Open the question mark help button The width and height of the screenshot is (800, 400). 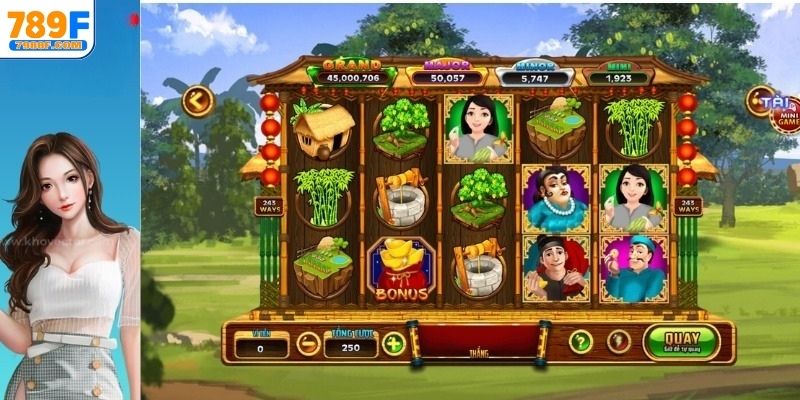point(581,342)
